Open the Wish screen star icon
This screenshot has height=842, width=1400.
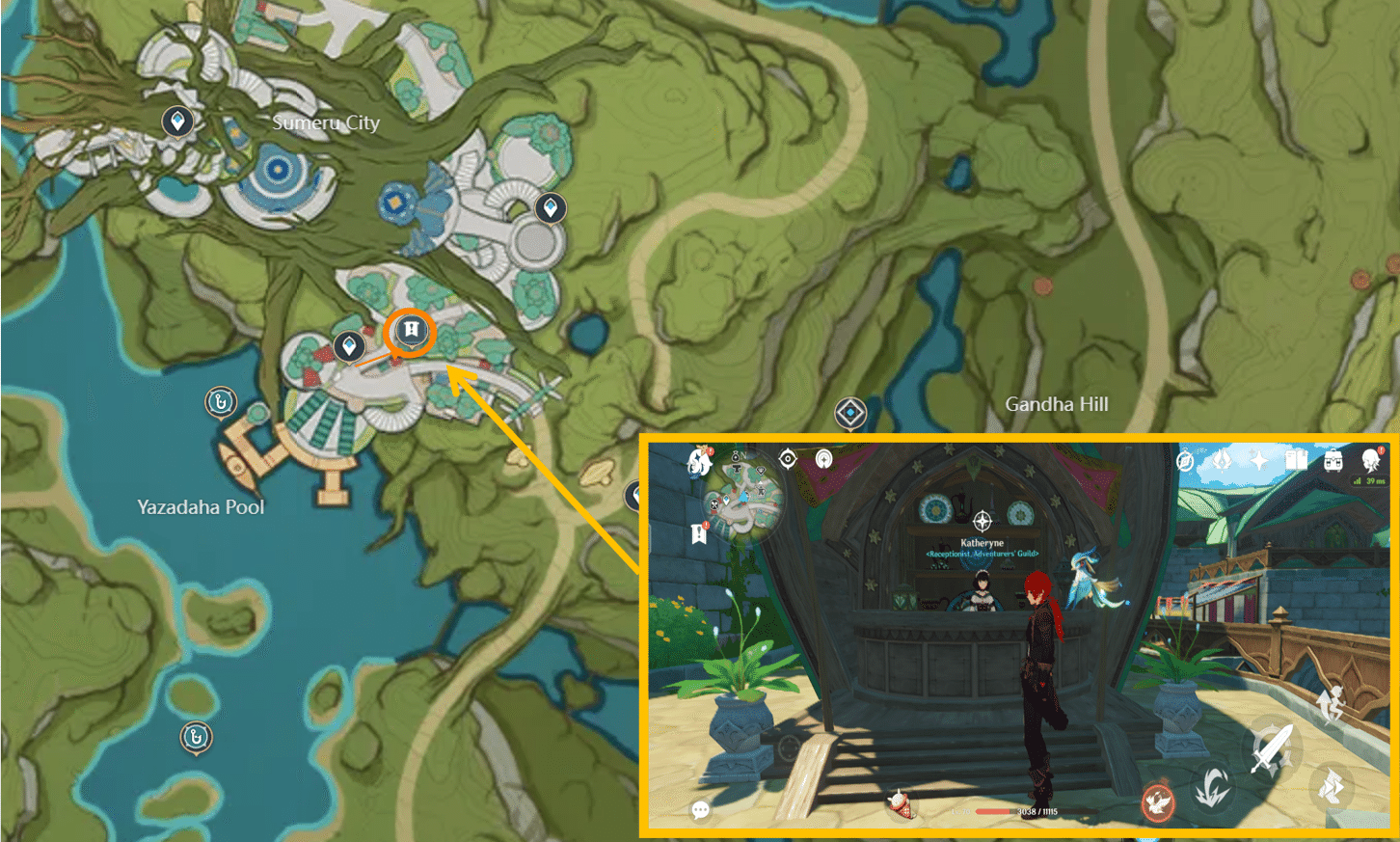[1260, 461]
